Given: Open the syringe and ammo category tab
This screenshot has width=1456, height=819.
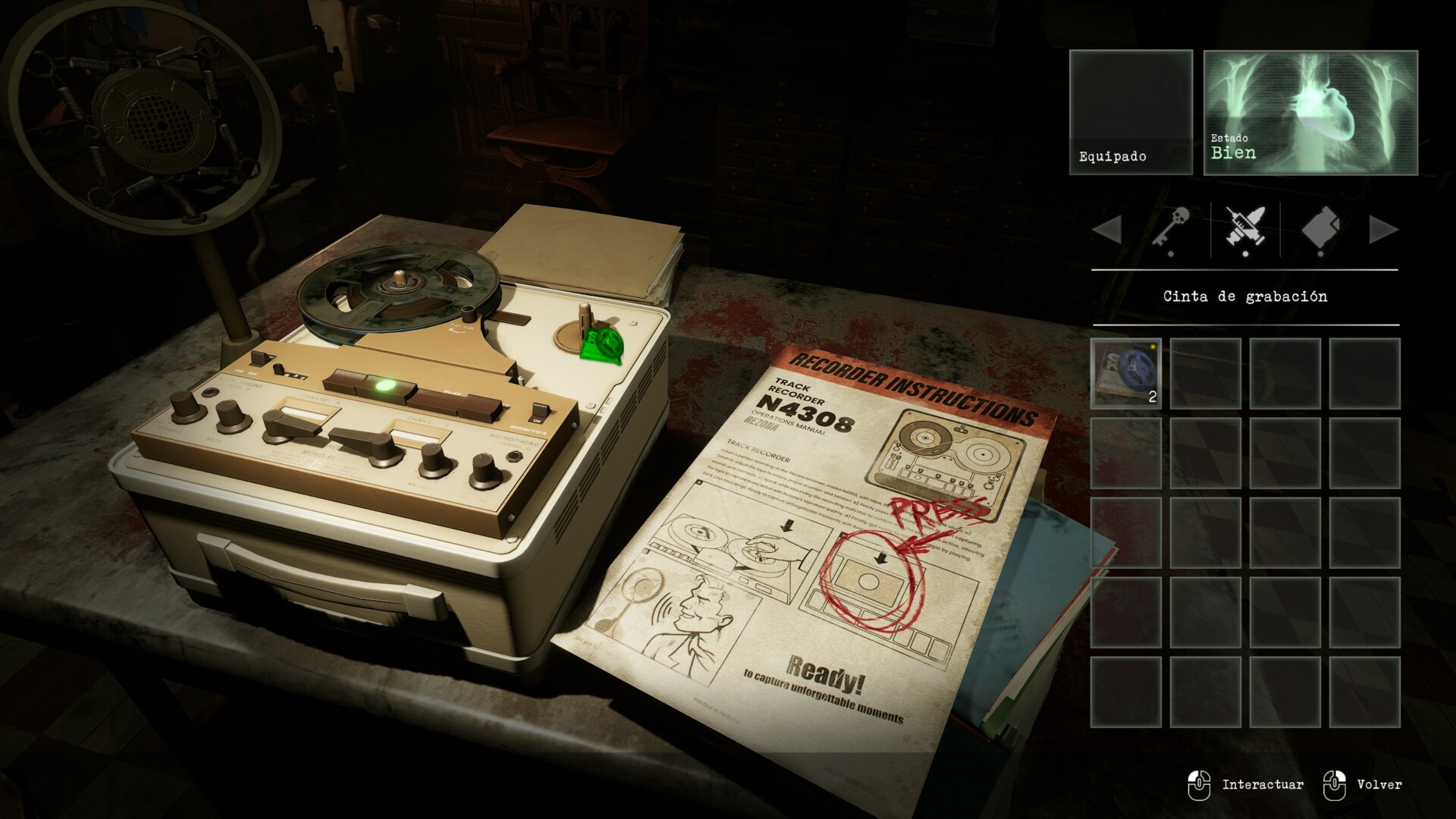Looking at the screenshot, I should [1245, 229].
